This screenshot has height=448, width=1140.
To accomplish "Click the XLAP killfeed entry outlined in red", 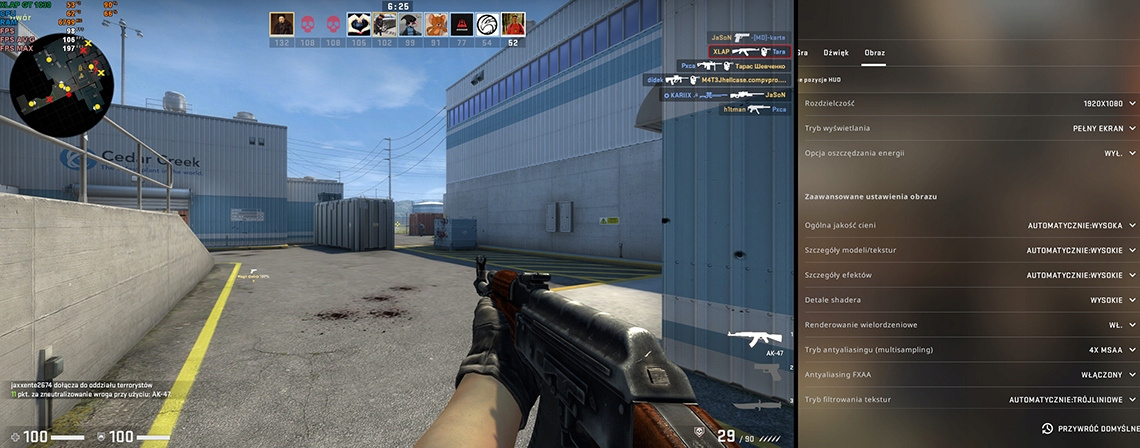I will pos(748,51).
